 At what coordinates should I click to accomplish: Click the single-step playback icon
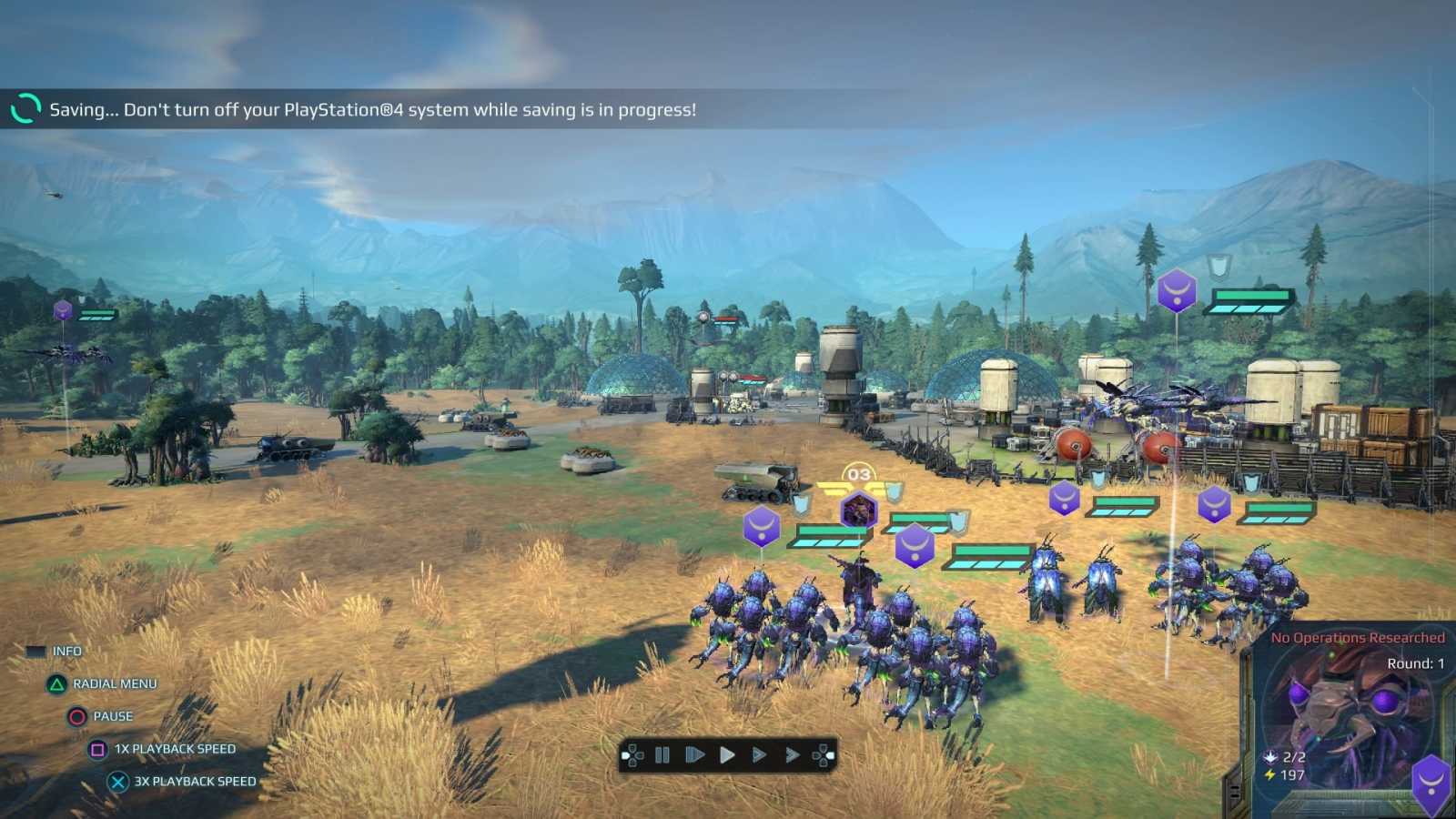(693, 753)
